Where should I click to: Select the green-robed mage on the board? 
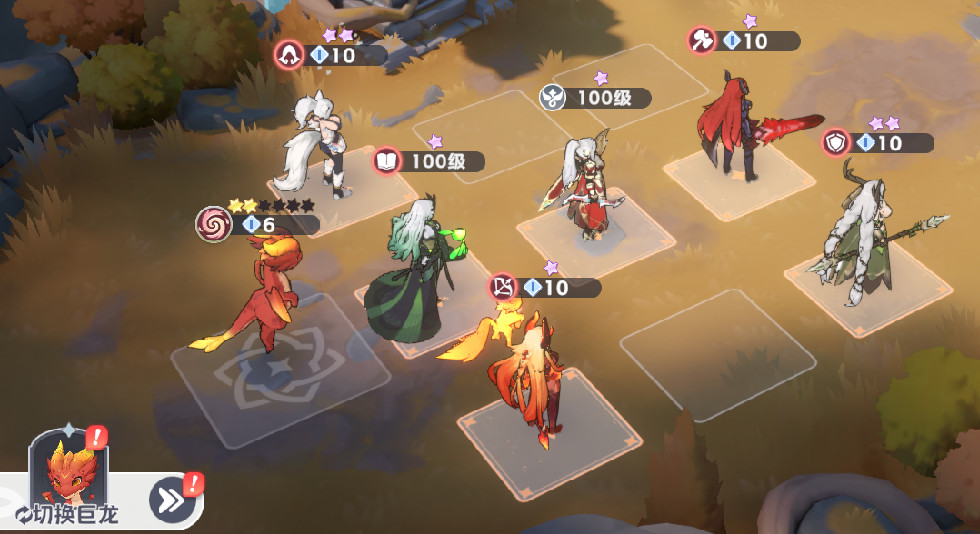click(x=410, y=275)
